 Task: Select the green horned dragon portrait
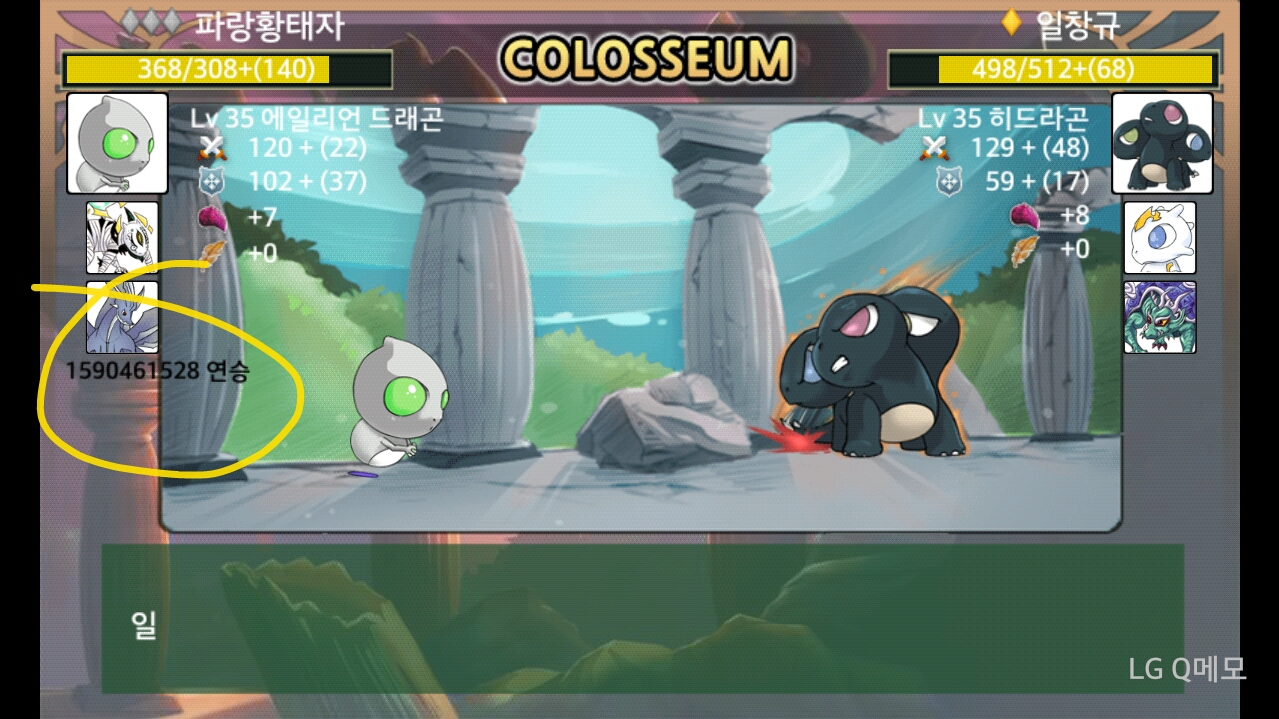coord(1160,317)
